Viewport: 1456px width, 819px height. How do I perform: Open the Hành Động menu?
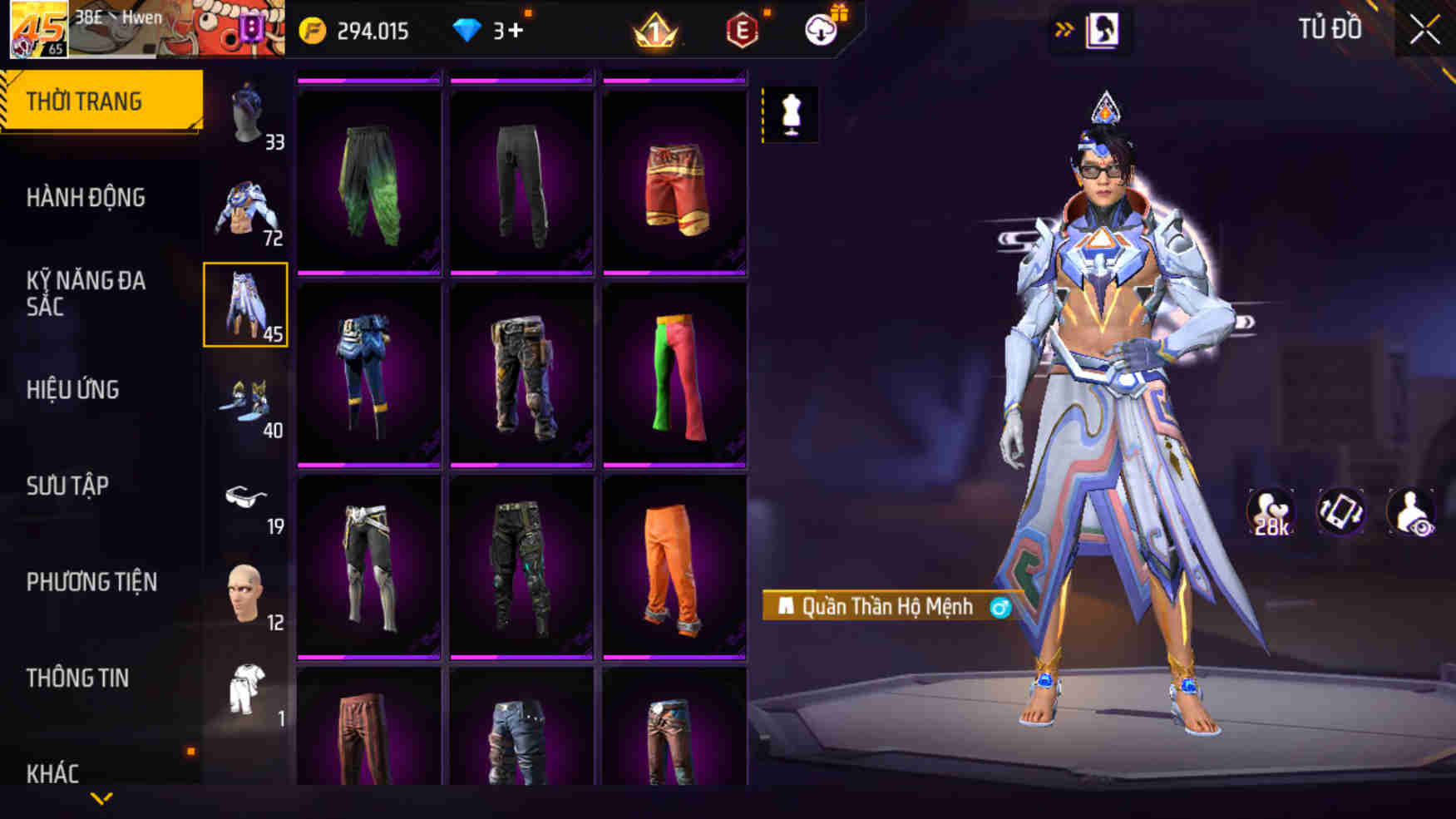tap(86, 198)
